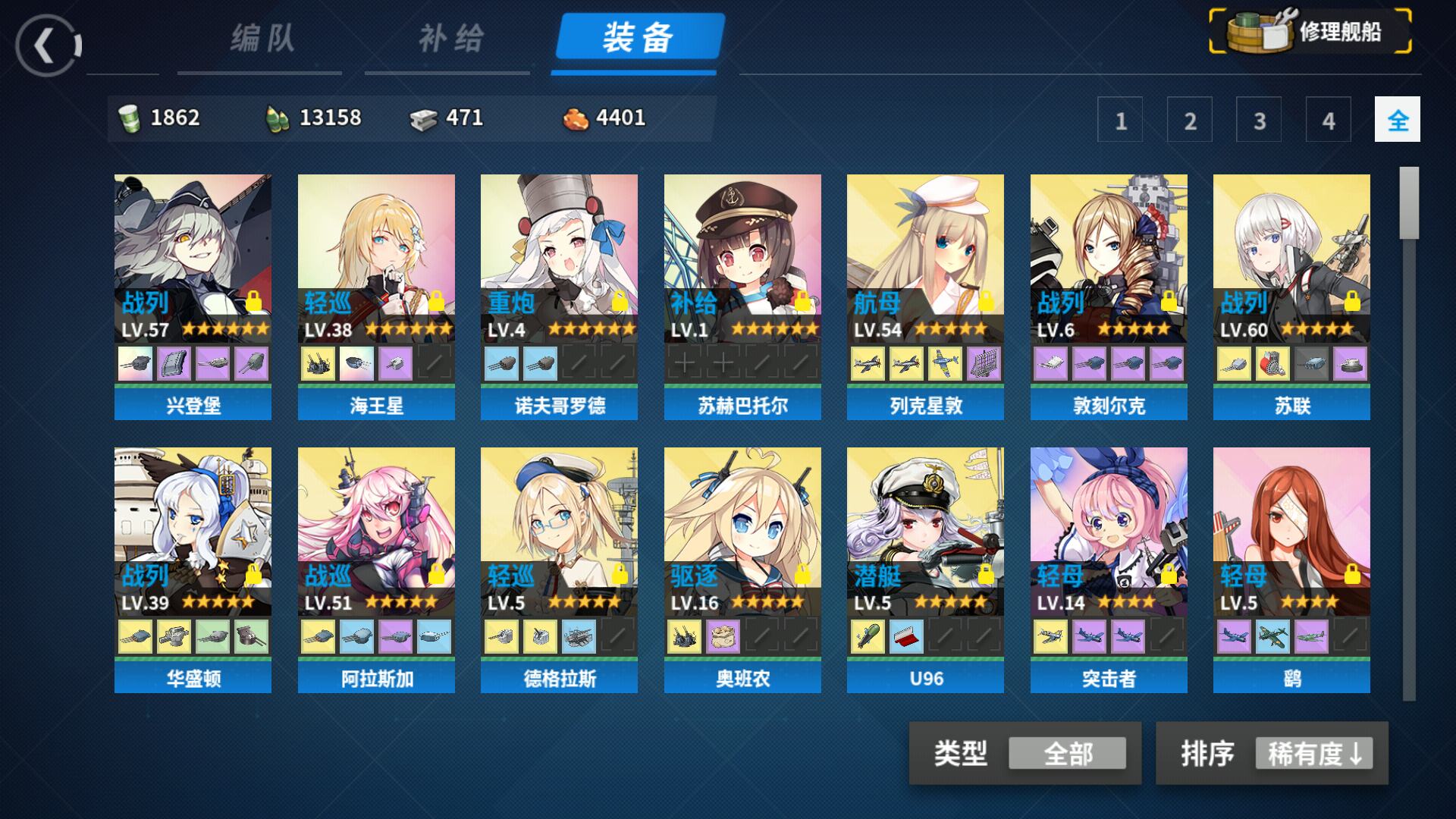Go back using the arrow button
Screen dimensions: 1456x819
click(x=47, y=45)
